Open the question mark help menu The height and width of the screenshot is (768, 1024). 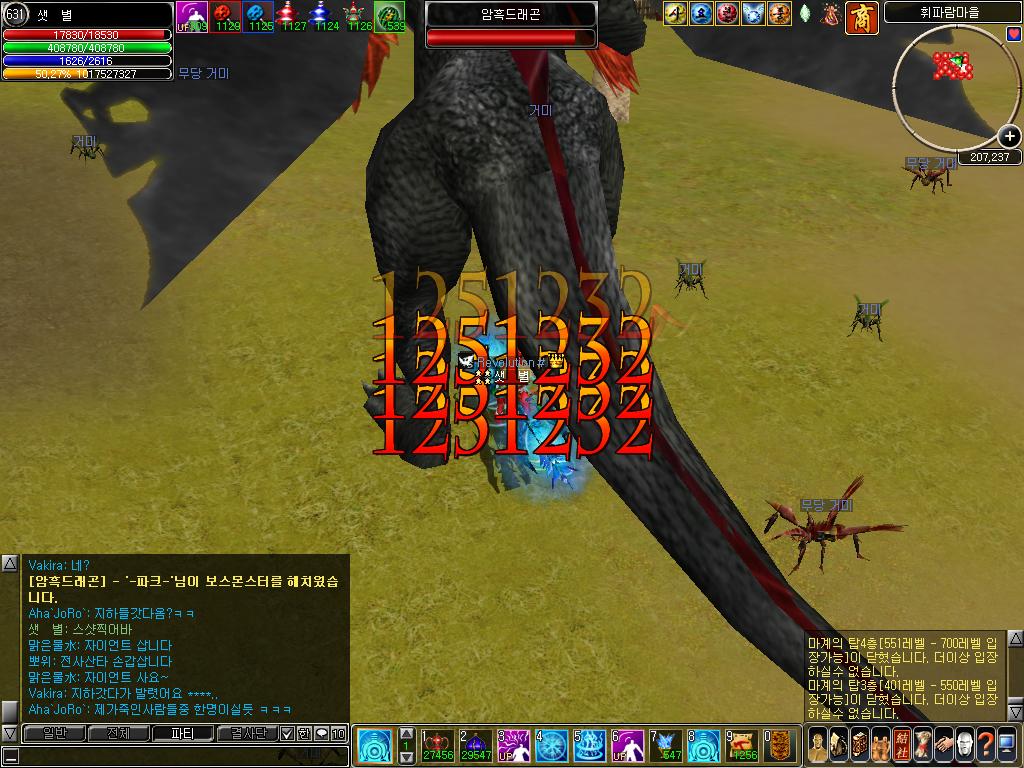click(x=985, y=744)
